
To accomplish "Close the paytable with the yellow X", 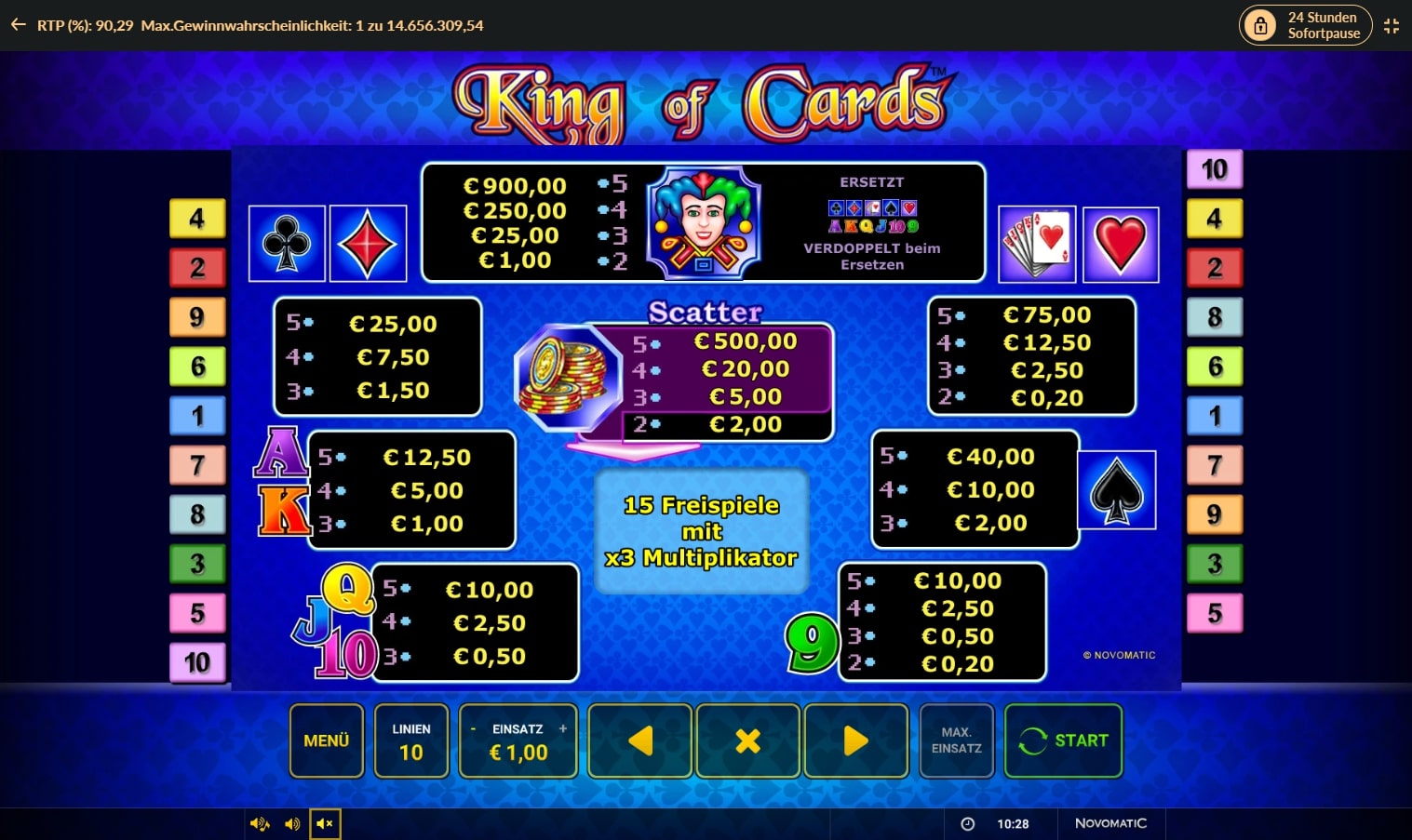I will pos(747,740).
